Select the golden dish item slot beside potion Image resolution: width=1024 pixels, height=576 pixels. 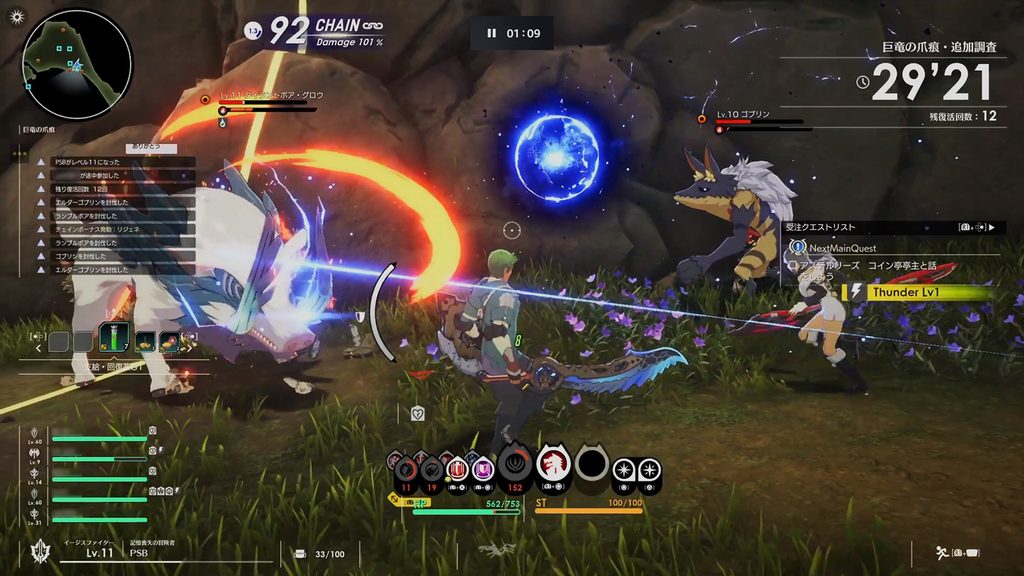point(144,341)
